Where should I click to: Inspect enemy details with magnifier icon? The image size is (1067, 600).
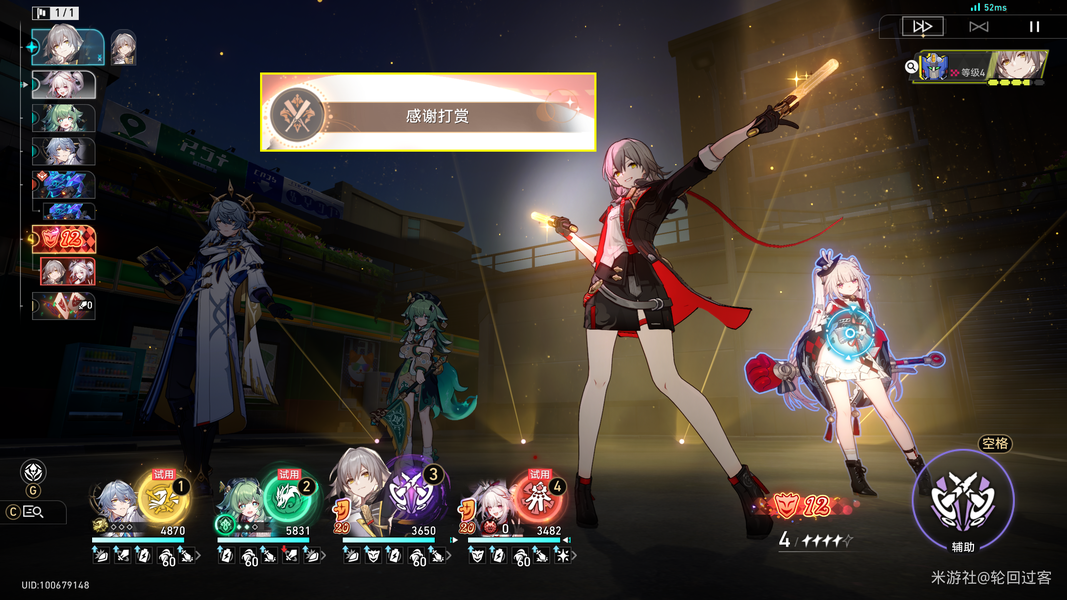coord(911,67)
